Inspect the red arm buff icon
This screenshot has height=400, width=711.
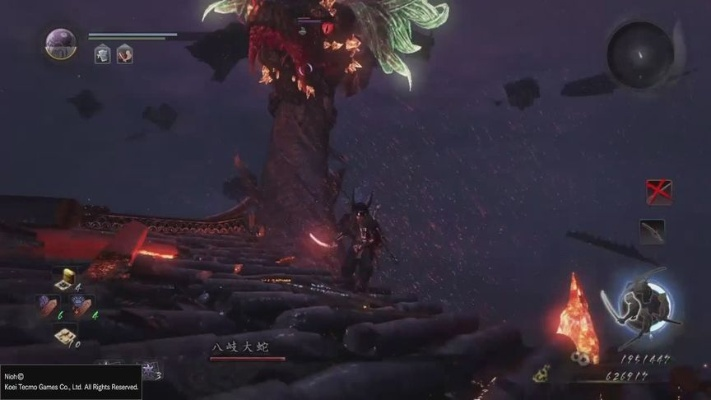(x=124, y=54)
